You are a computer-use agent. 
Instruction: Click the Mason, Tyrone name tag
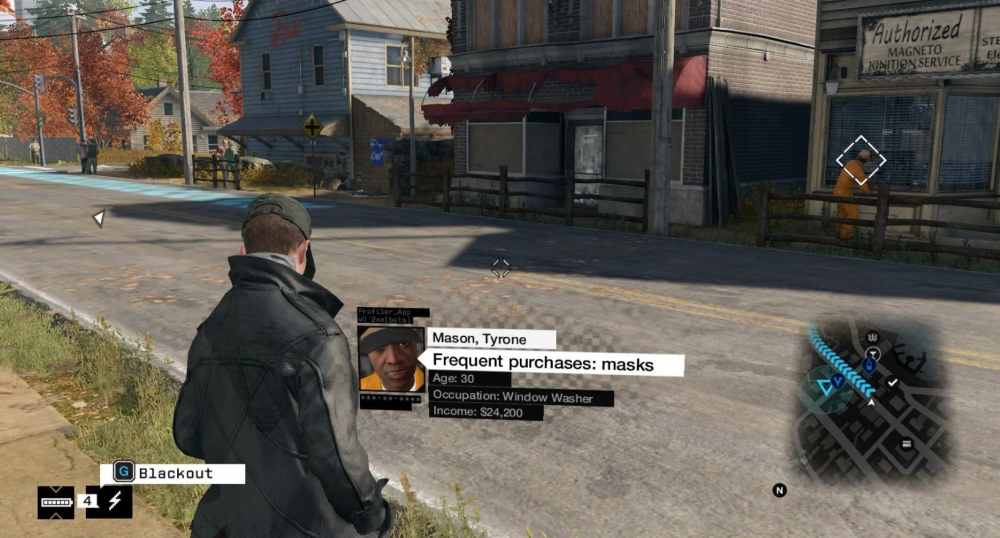[x=491, y=339]
